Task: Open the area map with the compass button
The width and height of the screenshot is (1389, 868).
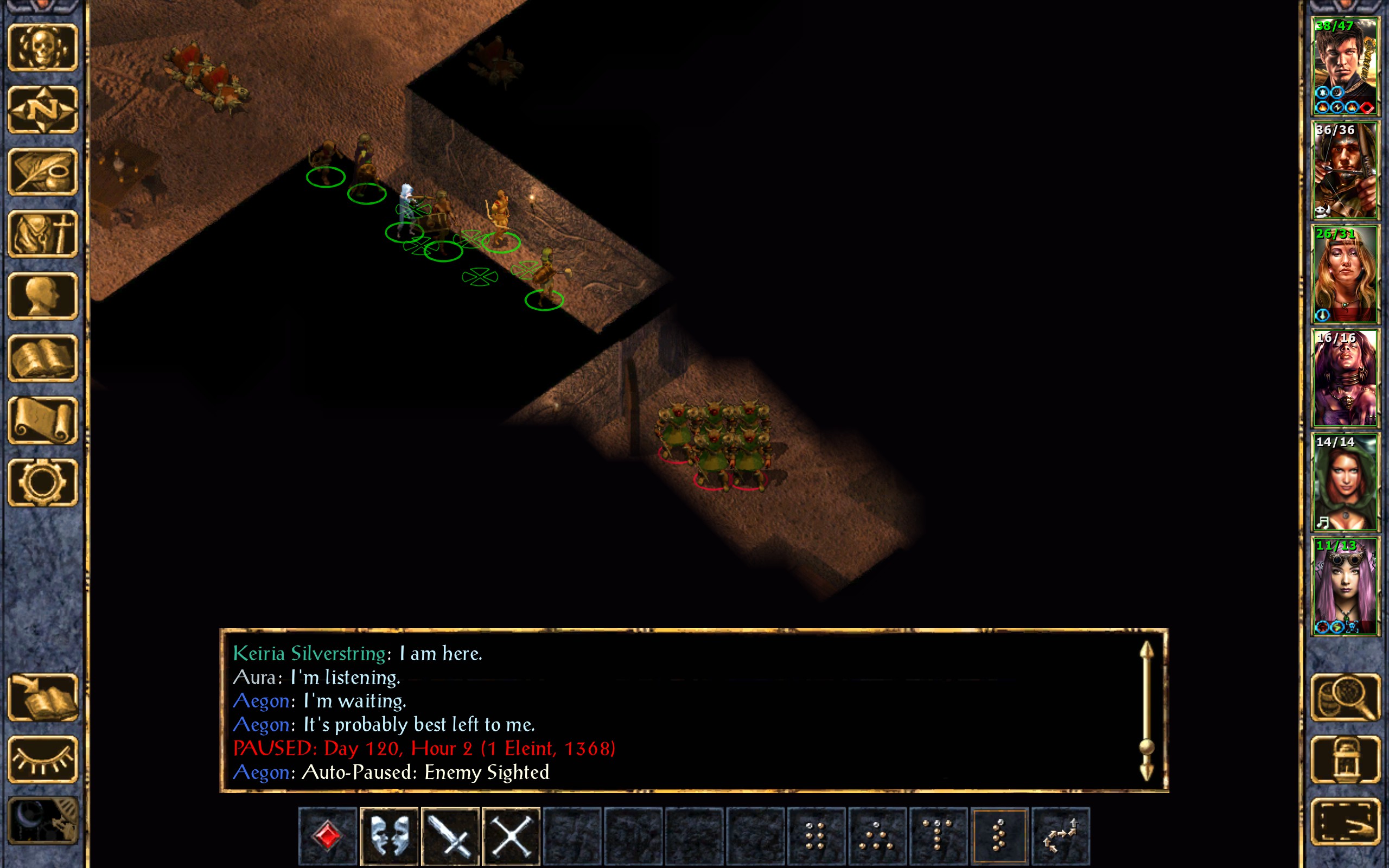Action: [43, 109]
